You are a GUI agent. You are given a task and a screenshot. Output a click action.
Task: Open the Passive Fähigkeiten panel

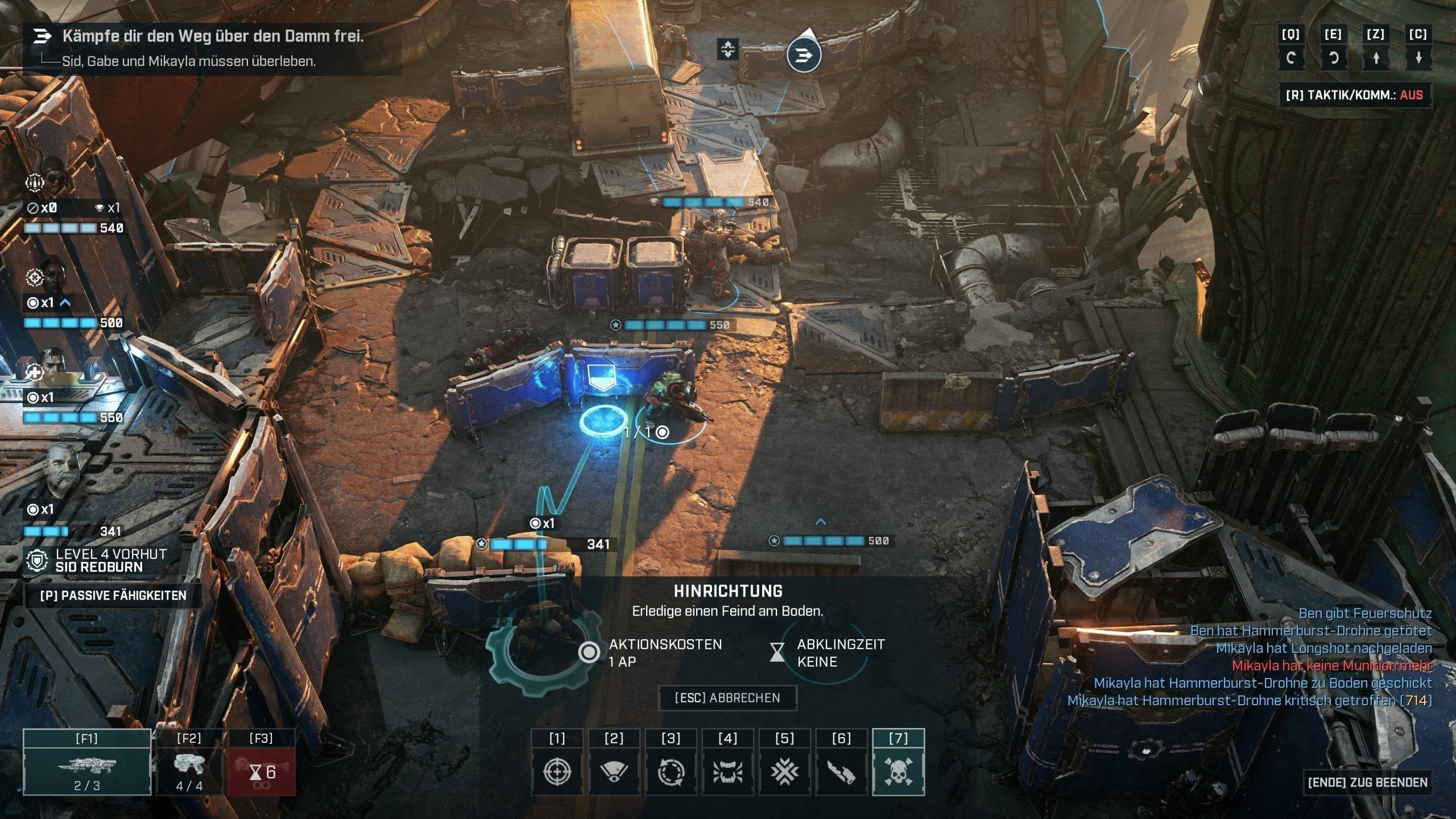113,595
